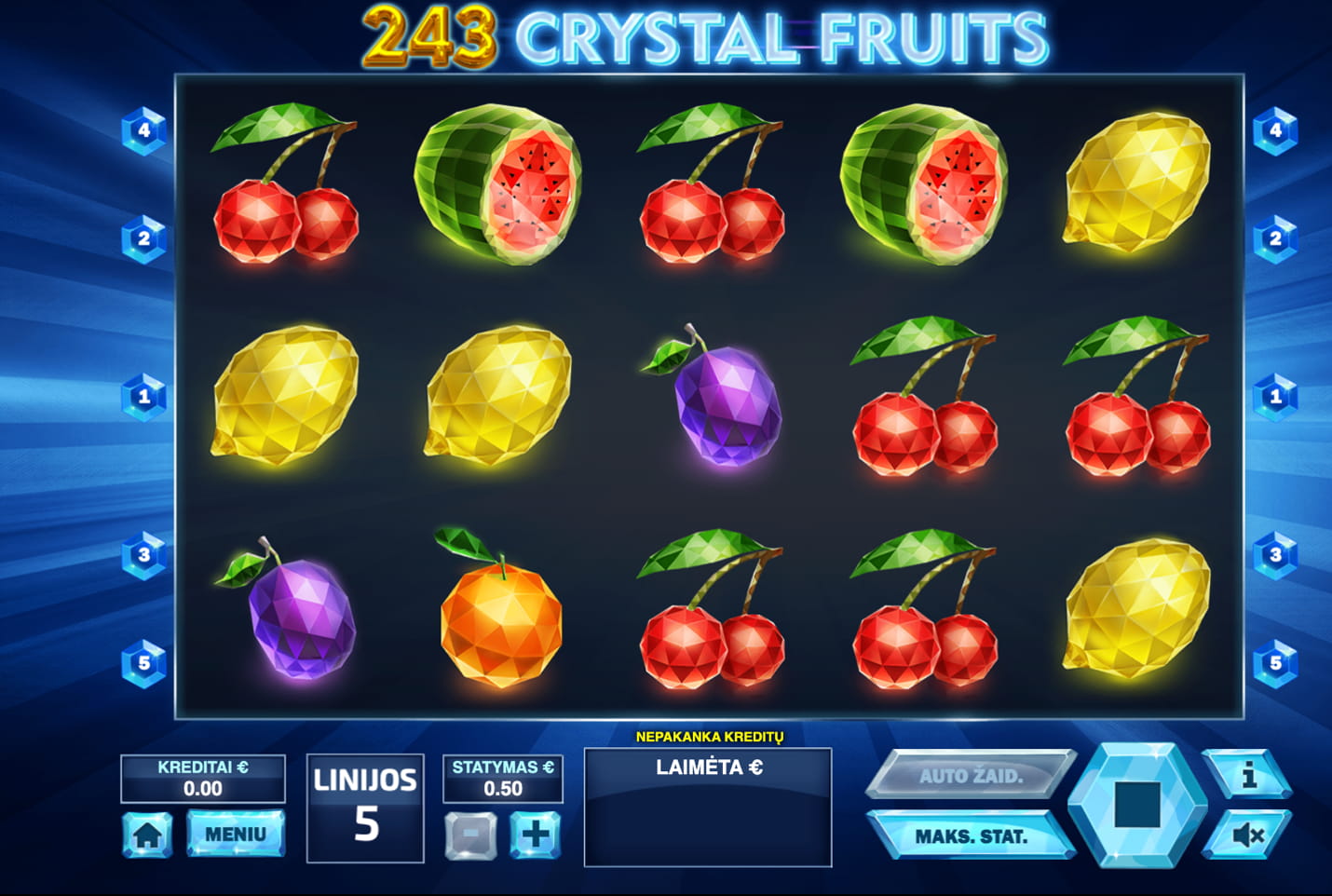The image size is (1332, 896).
Task: Open the MENIU menu
Action: 235,833
